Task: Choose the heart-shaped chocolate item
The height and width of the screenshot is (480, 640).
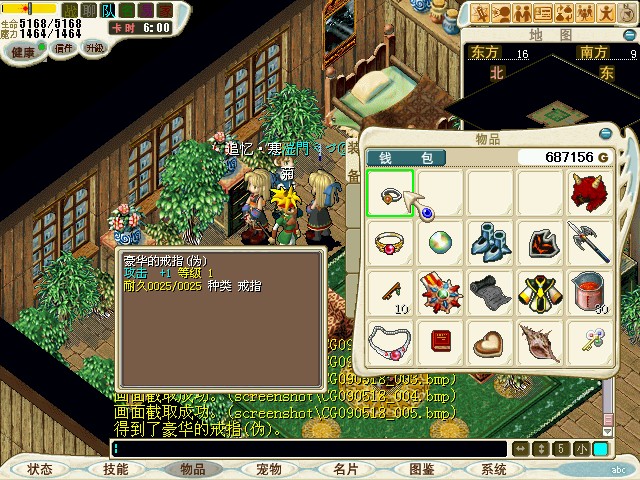Action: coord(490,342)
